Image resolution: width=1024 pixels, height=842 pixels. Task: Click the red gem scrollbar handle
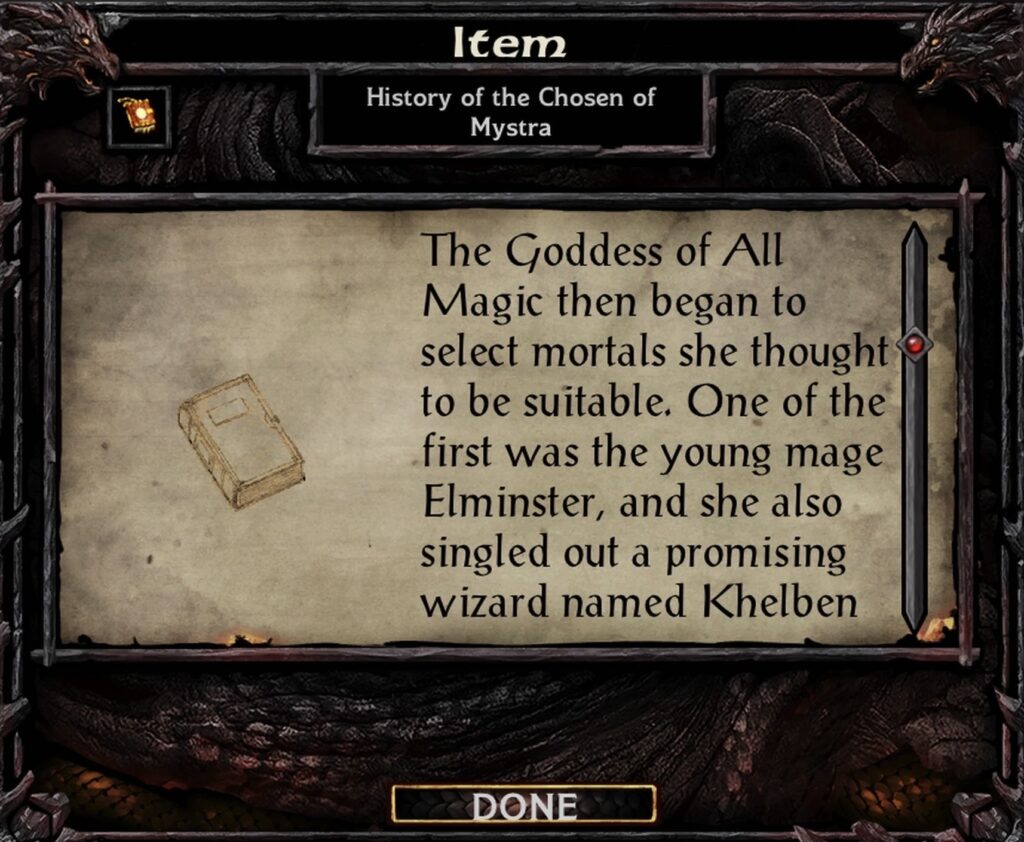coord(915,345)
